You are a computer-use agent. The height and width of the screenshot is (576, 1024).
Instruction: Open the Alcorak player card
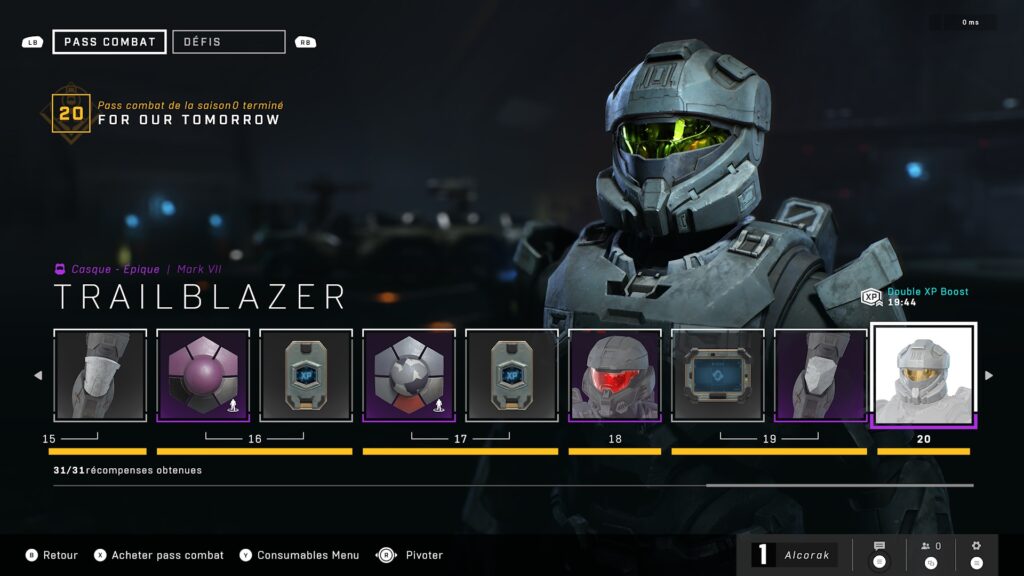click(795, 555)
